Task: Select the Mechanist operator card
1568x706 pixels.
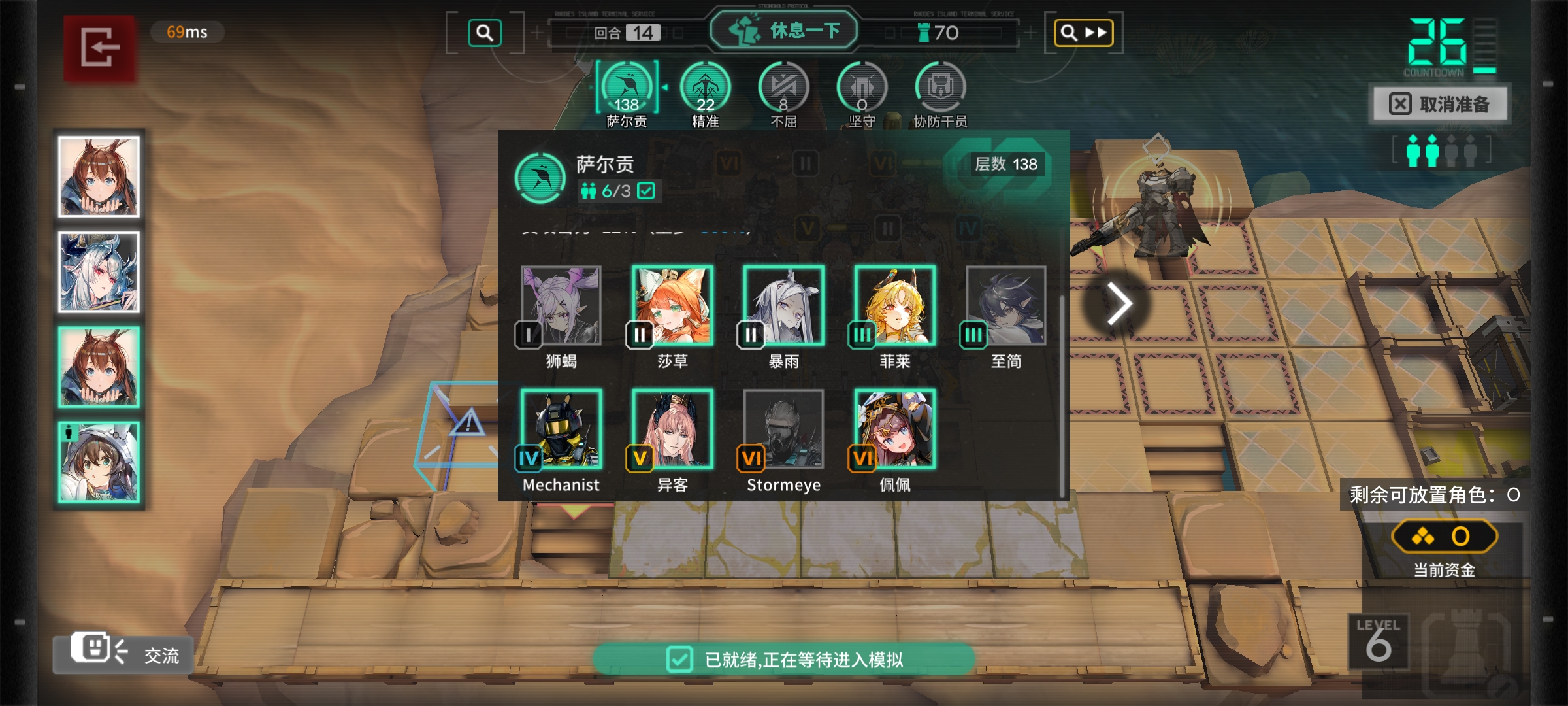Action: 561,429
